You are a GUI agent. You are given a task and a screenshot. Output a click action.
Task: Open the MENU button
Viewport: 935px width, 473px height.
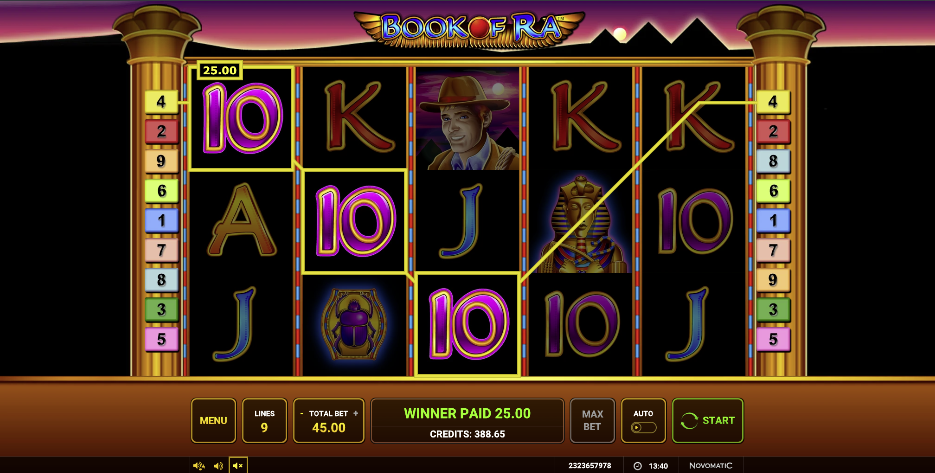point(213,420)
